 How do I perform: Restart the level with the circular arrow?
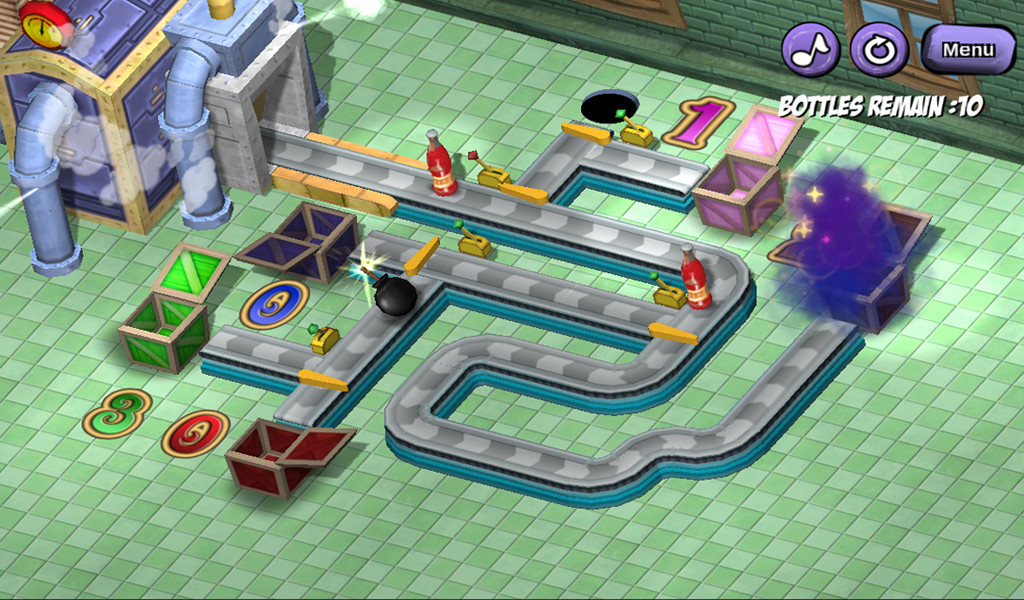pos(878,49)
